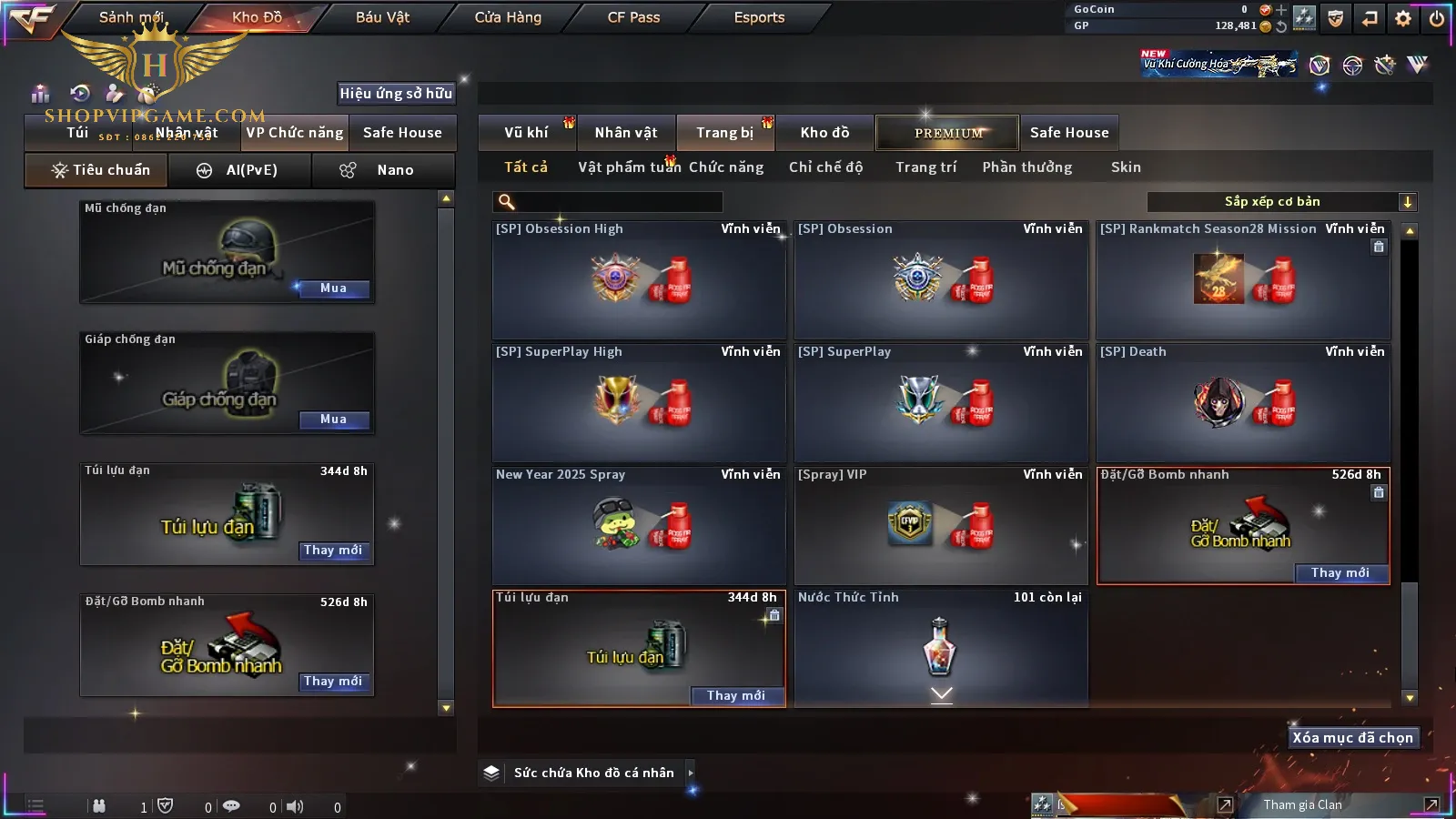Select the Nước Thức Tỉnh potion item

pyautogui.click(x=941, y=646)
